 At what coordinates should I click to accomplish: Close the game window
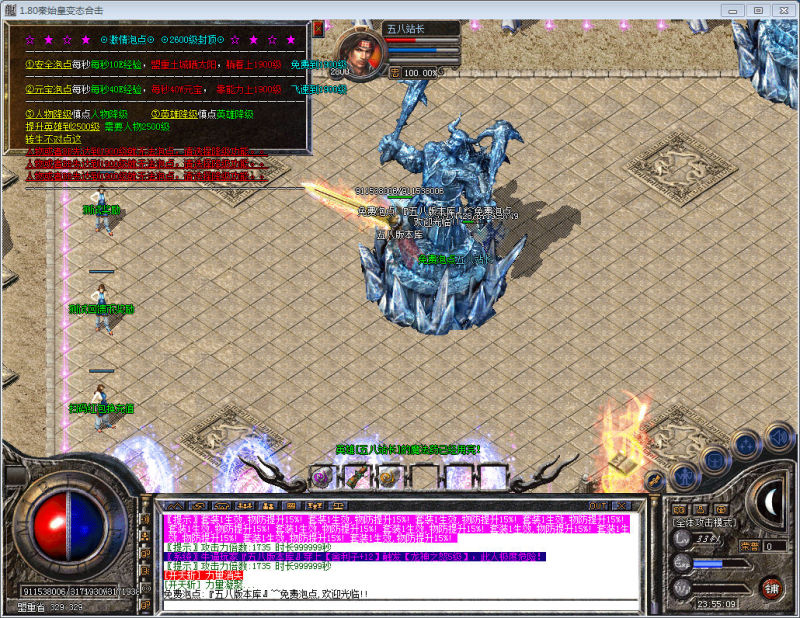click(781, 9)
